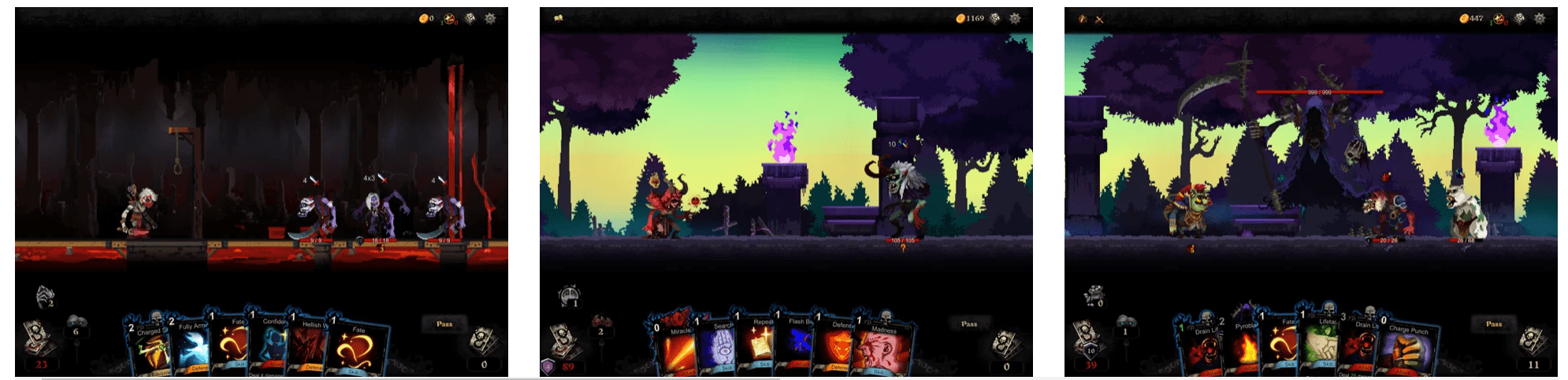Select the Search card in hand
The height and width of the screenshot is (380, 1568).
tap(717, 347)
